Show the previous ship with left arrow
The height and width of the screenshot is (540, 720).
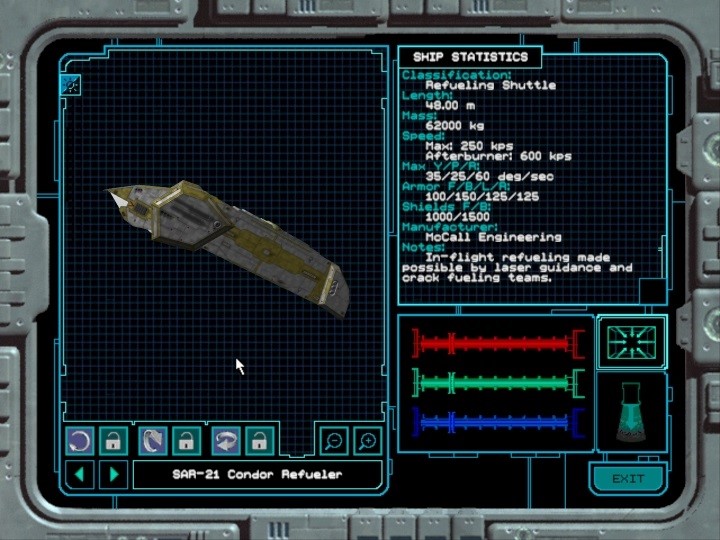80,474
